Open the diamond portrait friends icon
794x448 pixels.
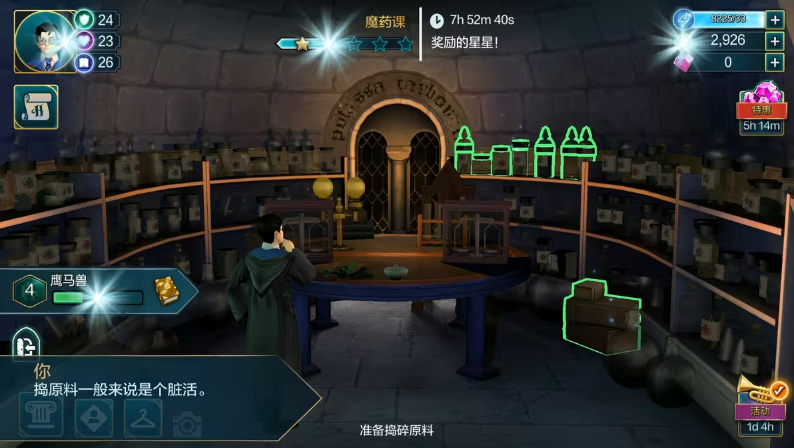pyautogui.click(x=92, y=419)
